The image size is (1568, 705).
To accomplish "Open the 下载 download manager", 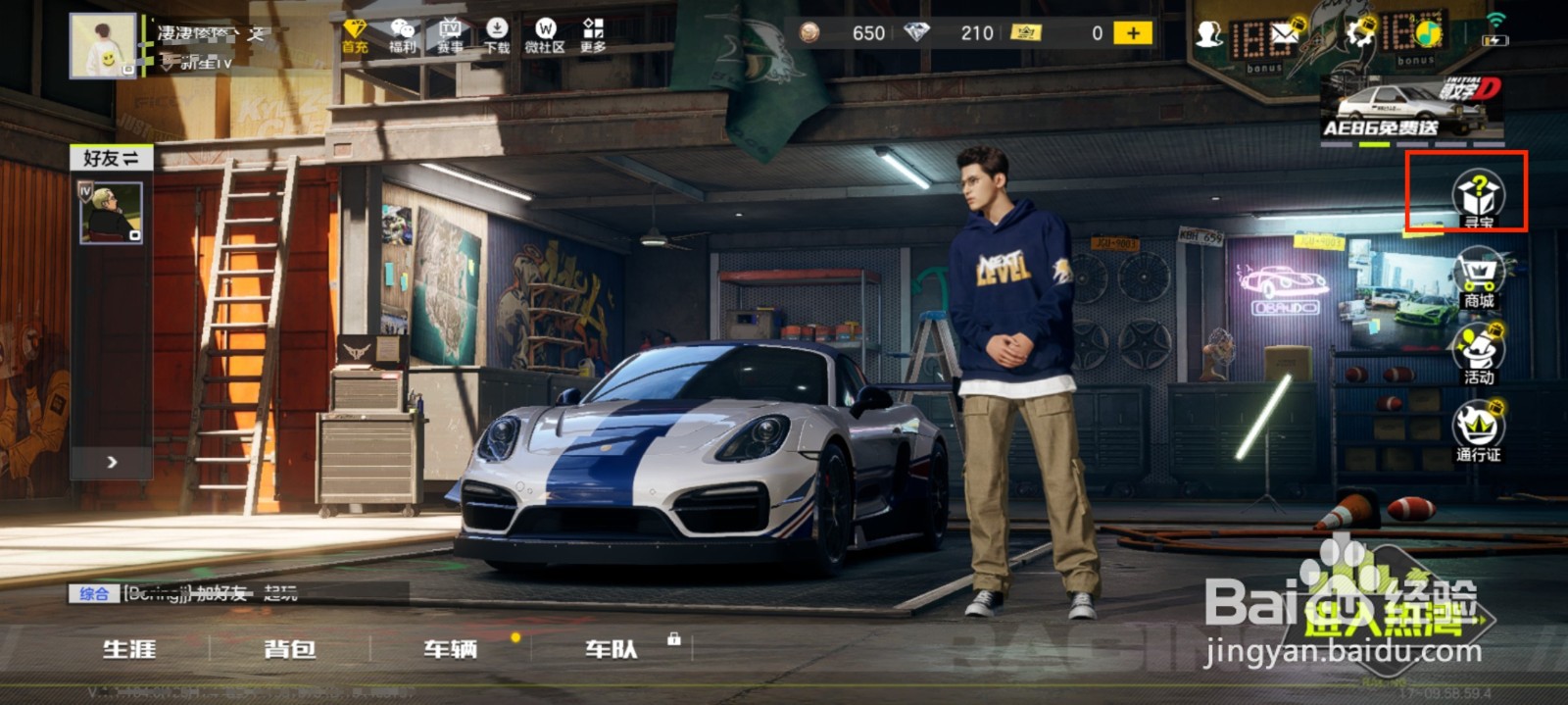I will pos(497,35).
